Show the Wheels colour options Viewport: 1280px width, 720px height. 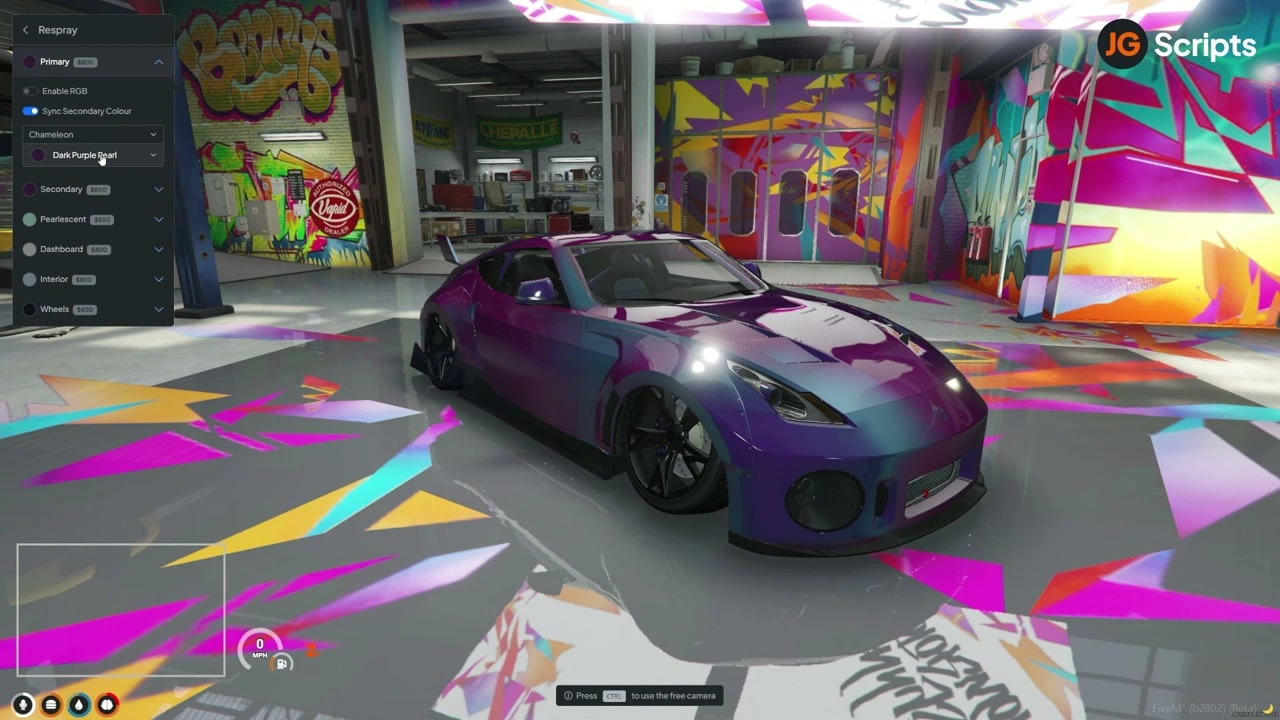pyautogui.click(x=158, y=309)
